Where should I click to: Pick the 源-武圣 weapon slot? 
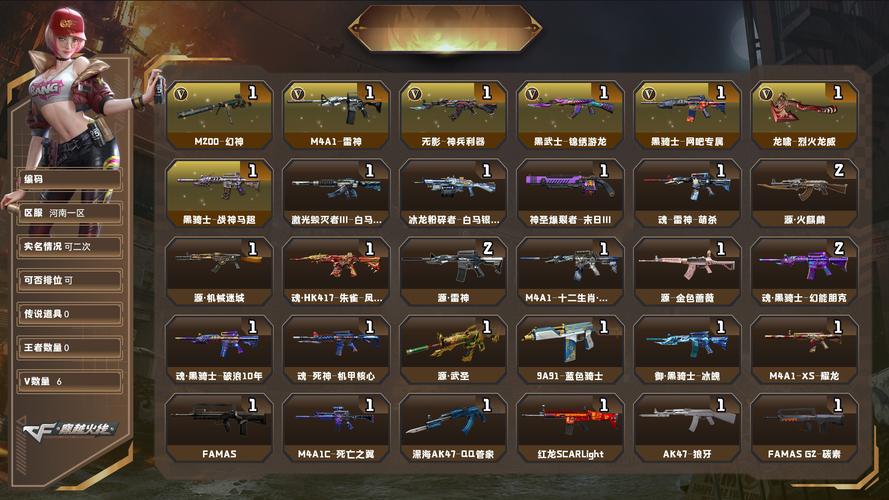click(453, 346)
